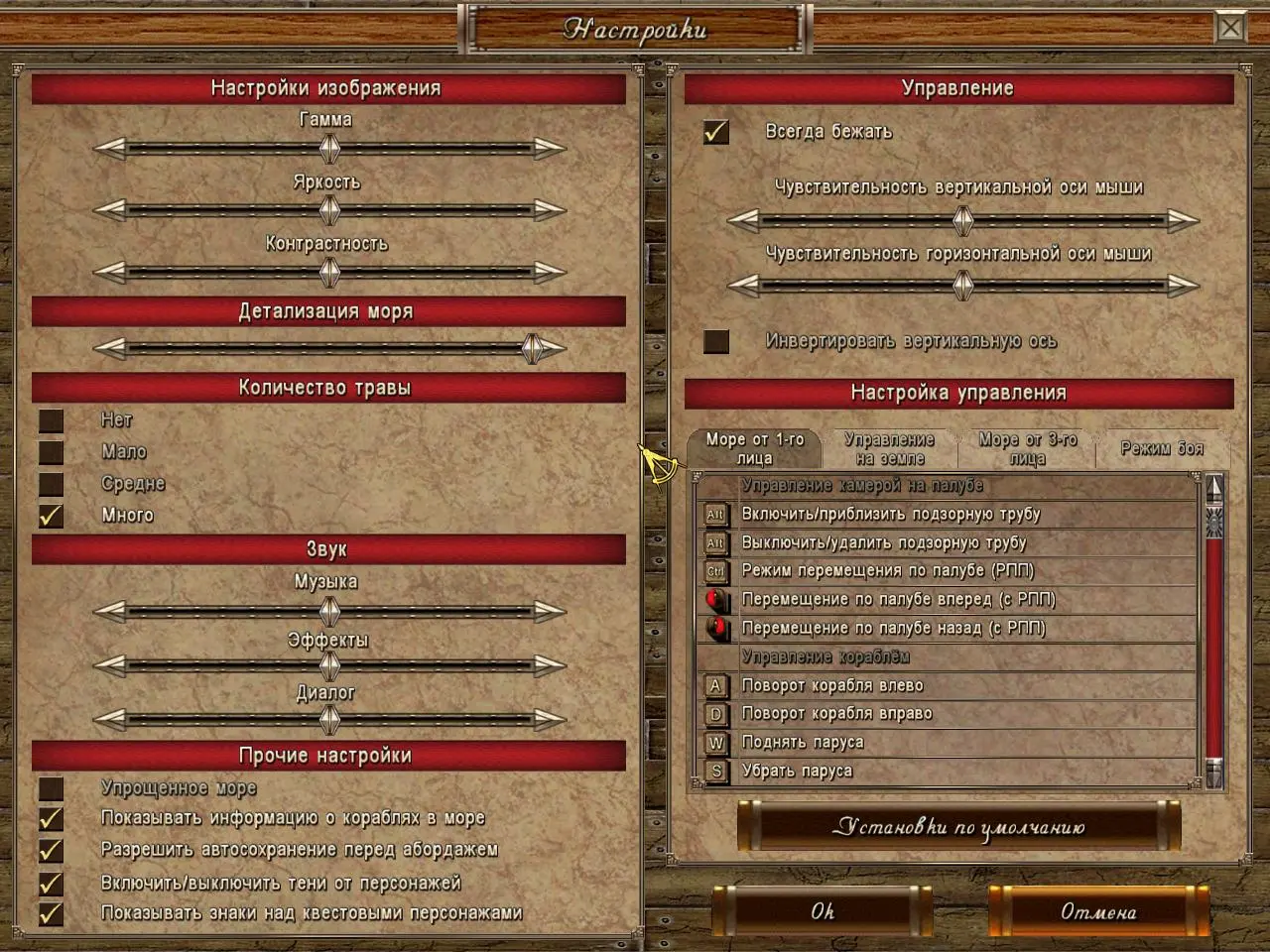Click the Гамма slider handle
Screen dimensions: 1270x952
(x=329, y=149)
